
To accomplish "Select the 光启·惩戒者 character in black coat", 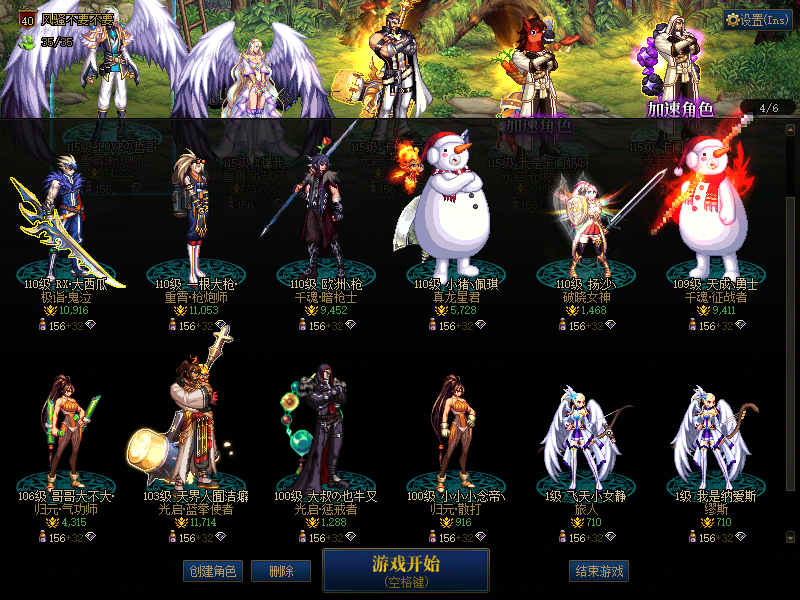I will [x=322, y=430].
